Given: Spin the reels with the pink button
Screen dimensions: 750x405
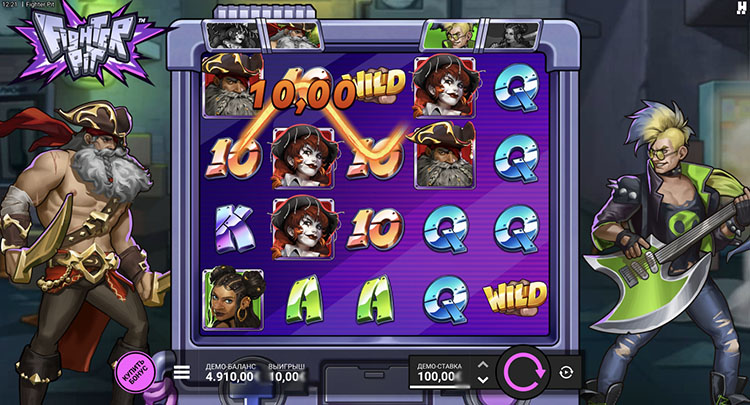Looking at the screenshot, I should [522, 372].
